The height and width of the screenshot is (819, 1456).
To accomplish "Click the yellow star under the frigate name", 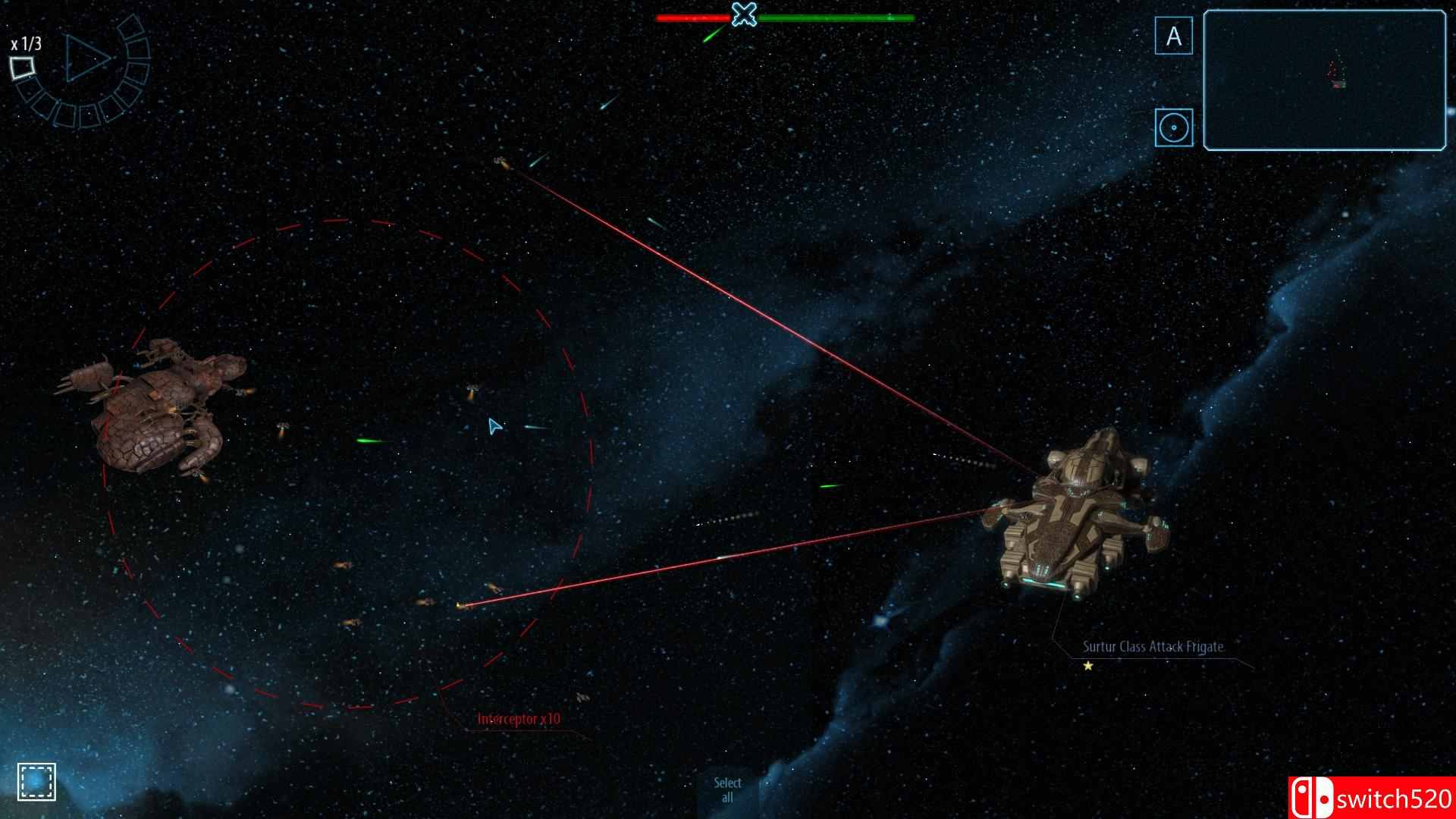I will tap(1087, 665).
